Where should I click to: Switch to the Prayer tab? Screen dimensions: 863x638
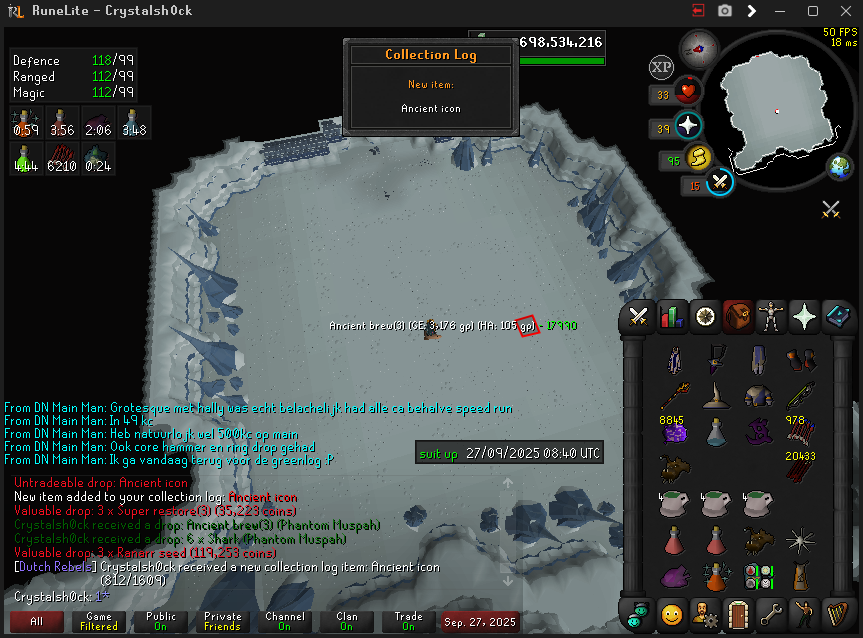[x=805, y=317]
